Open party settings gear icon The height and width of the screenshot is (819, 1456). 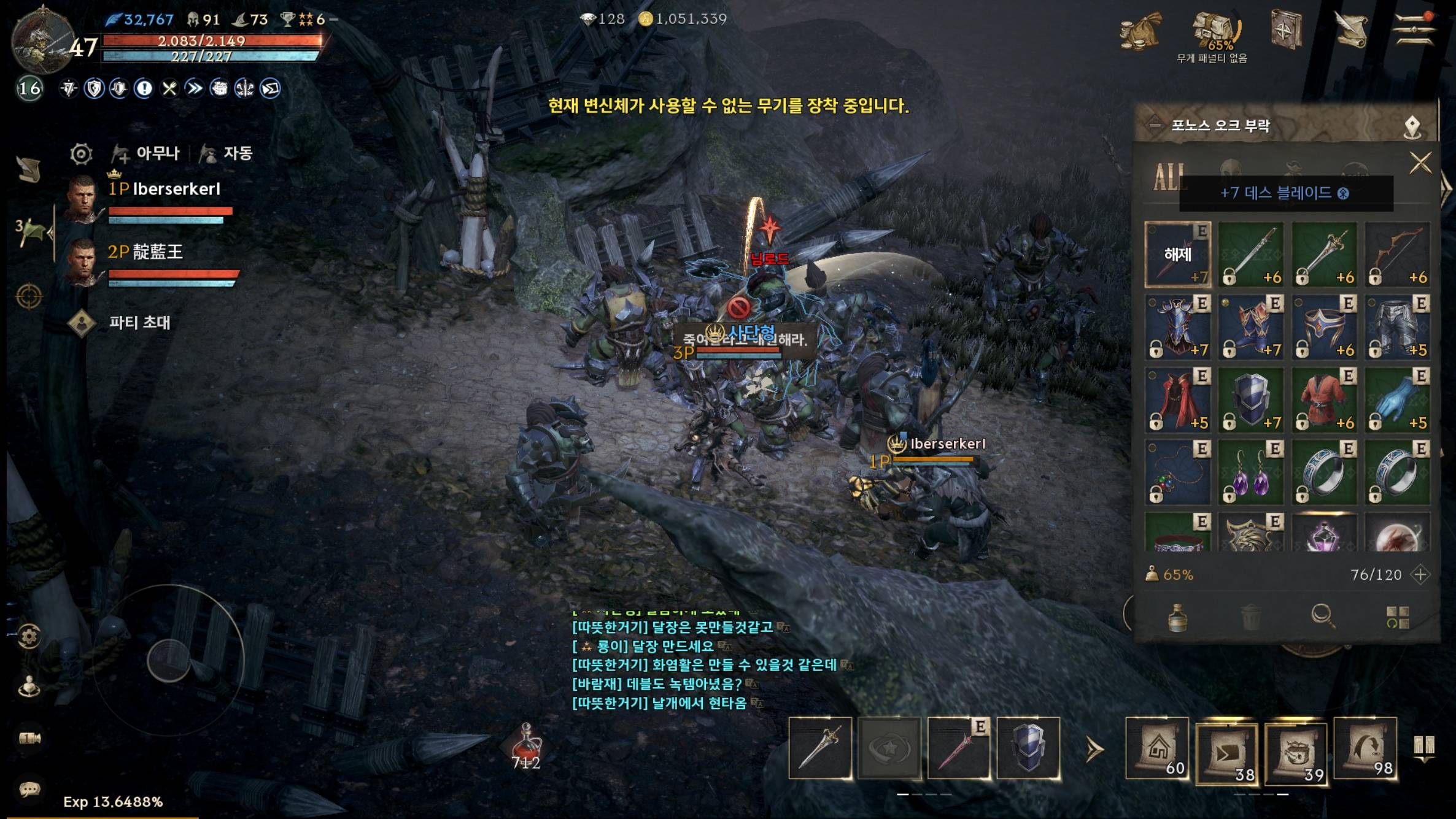tap(81, 153)
